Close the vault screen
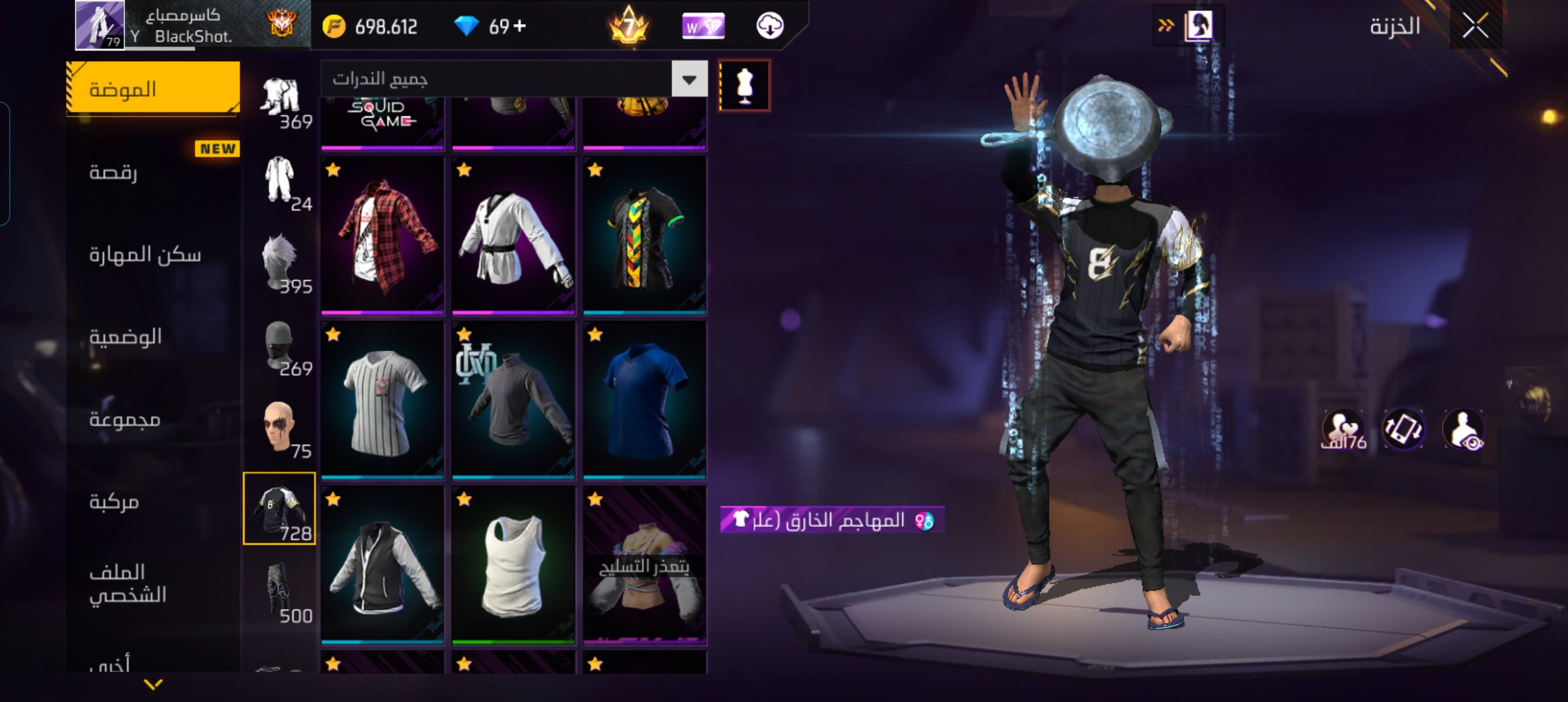 pos(1475,27)
